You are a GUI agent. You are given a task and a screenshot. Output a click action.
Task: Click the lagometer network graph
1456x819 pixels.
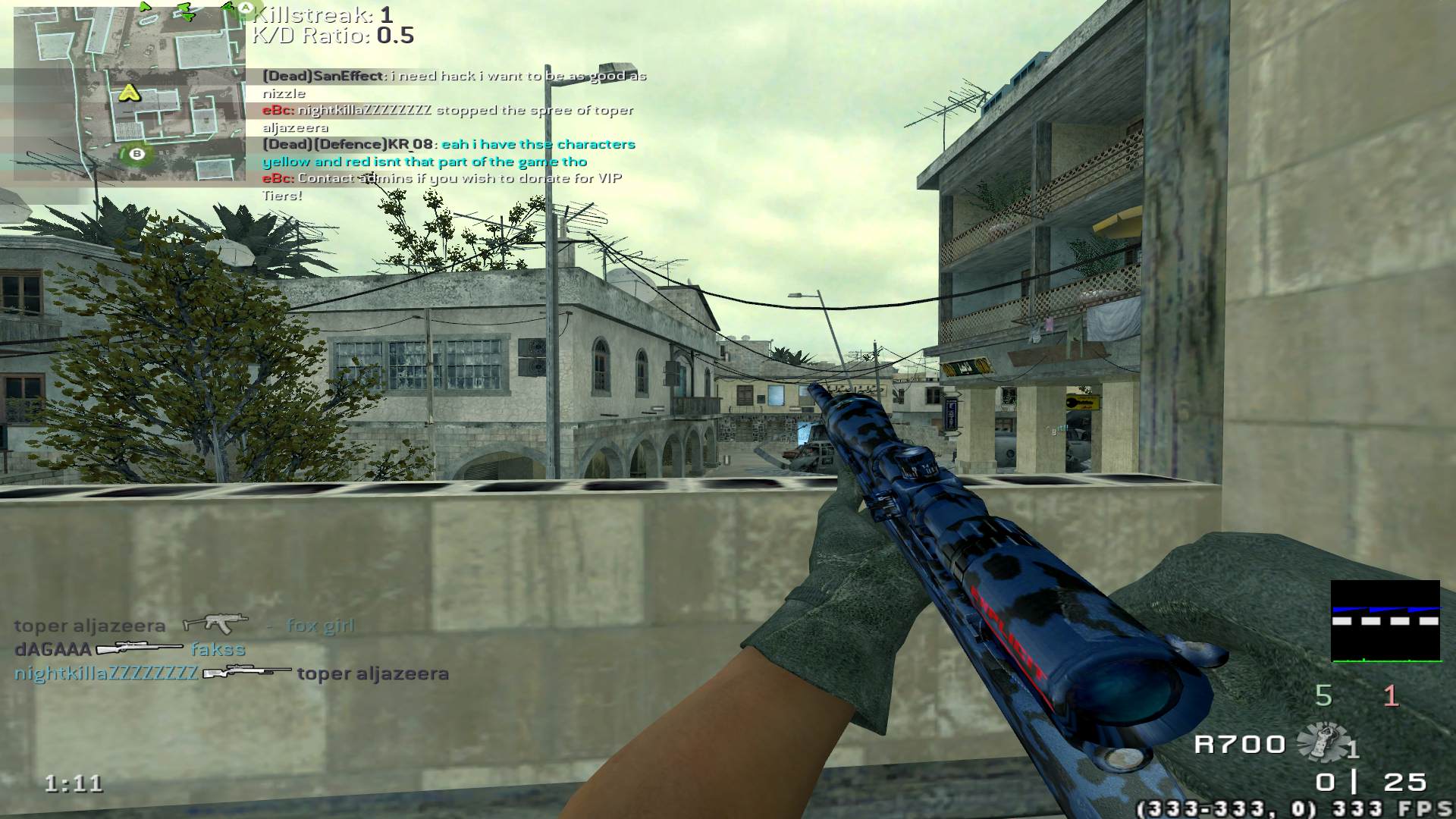click(x=1385, y=621)
